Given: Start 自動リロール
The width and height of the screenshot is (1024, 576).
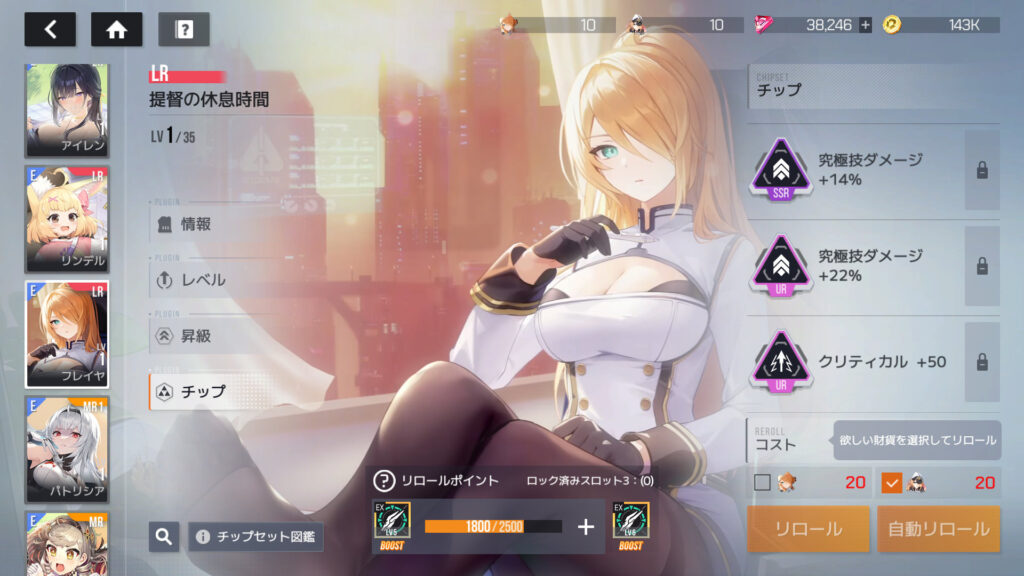Looking at the screenshot, I should click(938, 529).
